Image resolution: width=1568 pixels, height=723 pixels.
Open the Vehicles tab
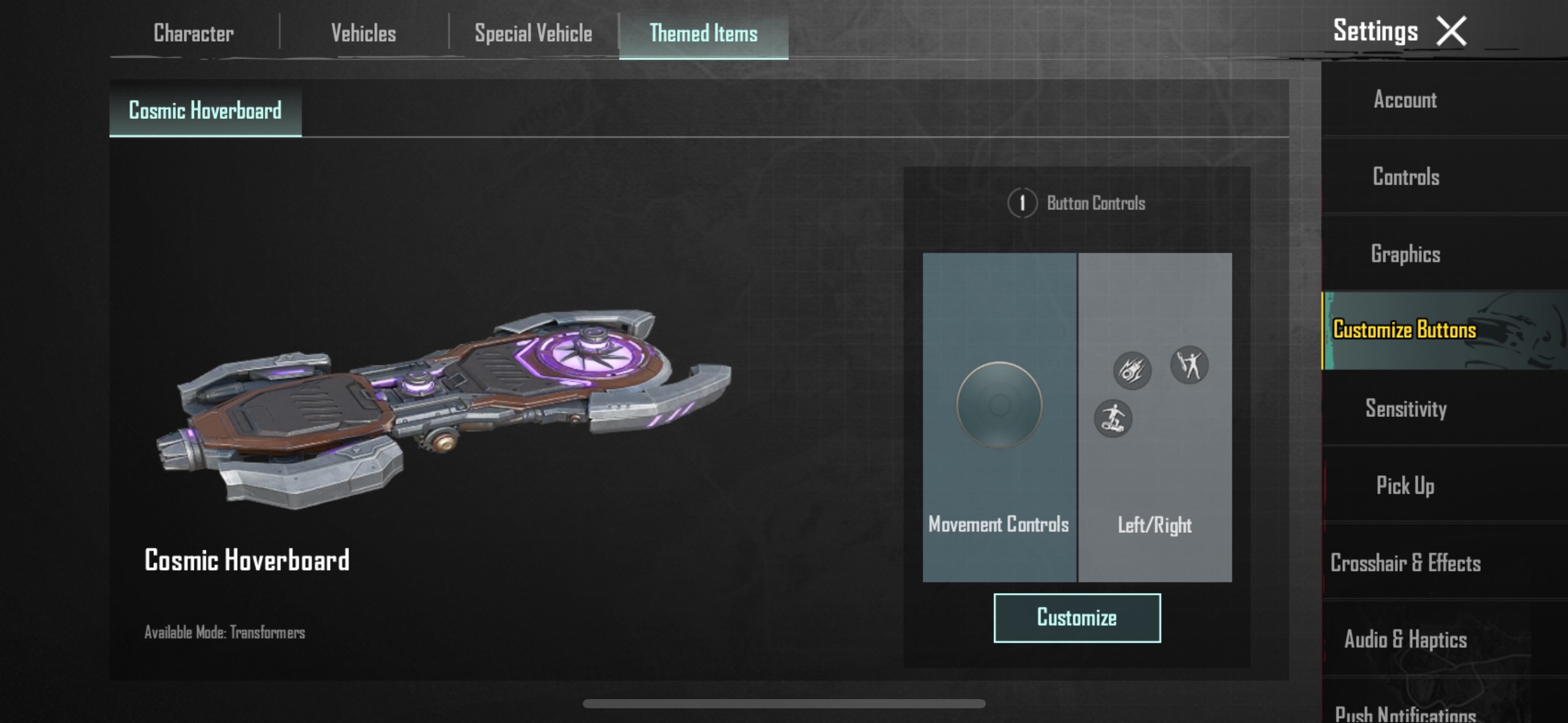pos(363,33)
